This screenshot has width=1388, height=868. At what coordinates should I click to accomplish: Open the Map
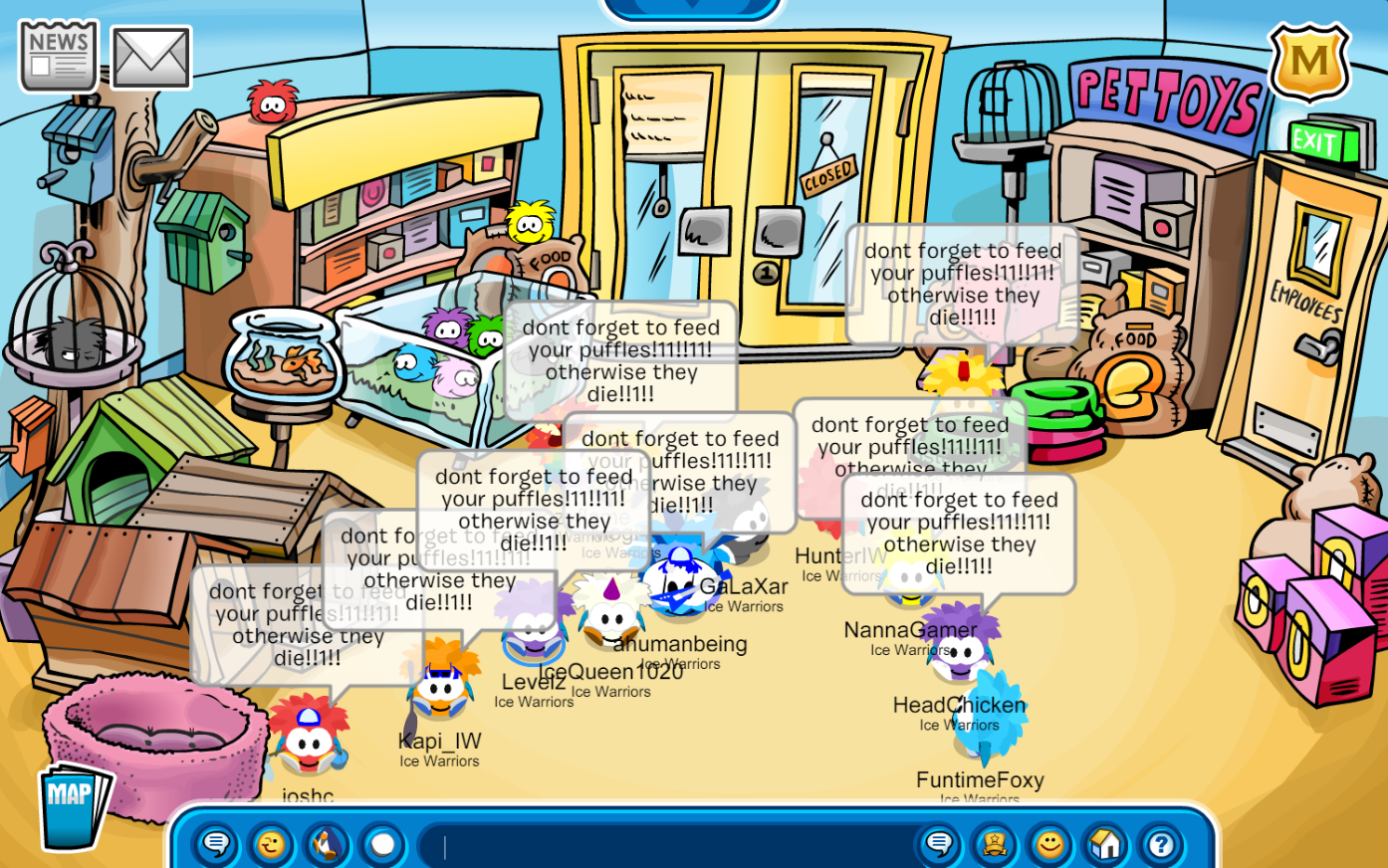pyautogui.click(x=72, y=804)
